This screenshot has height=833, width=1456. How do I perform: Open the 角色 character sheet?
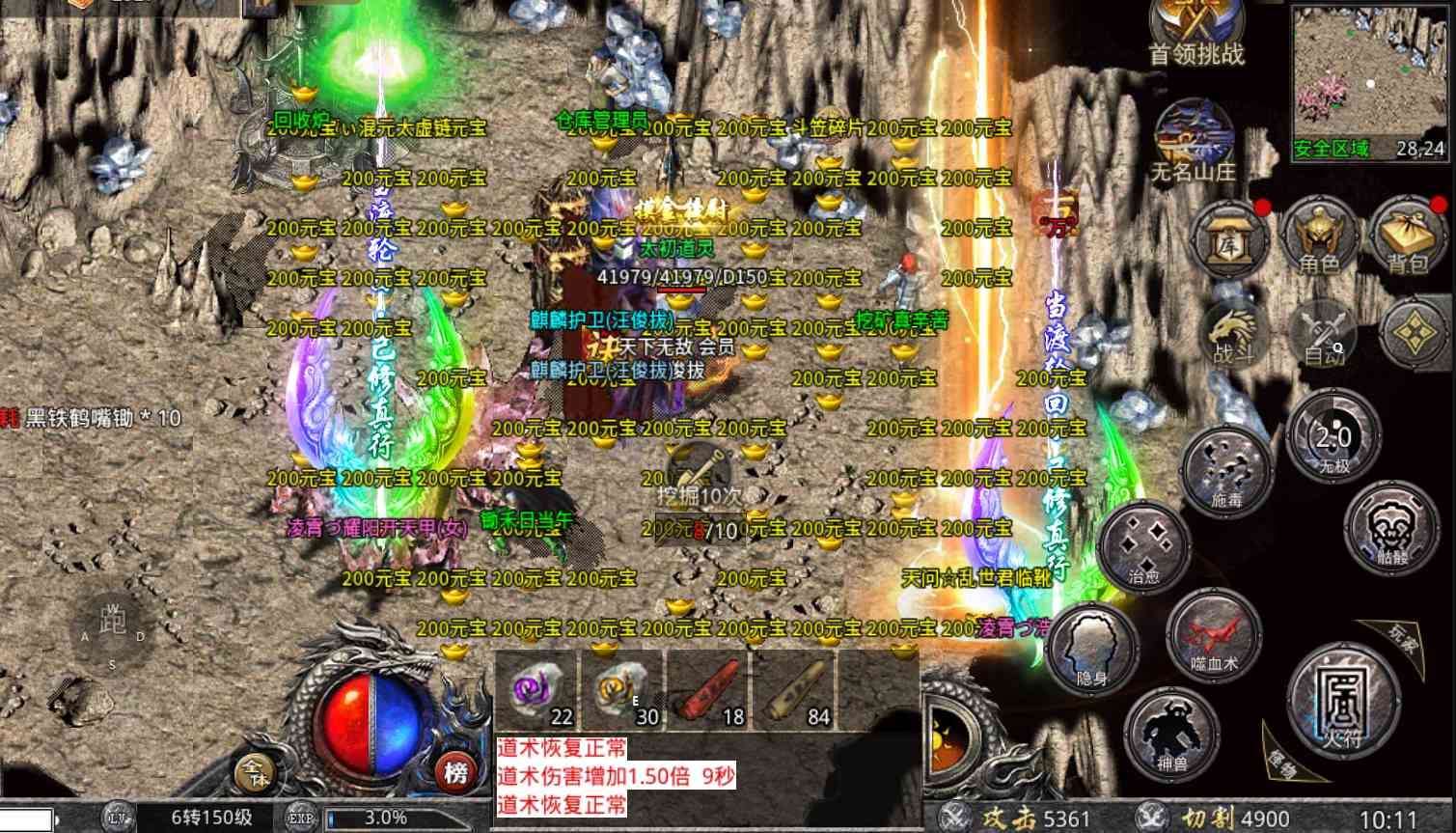tap(1319, 238)
